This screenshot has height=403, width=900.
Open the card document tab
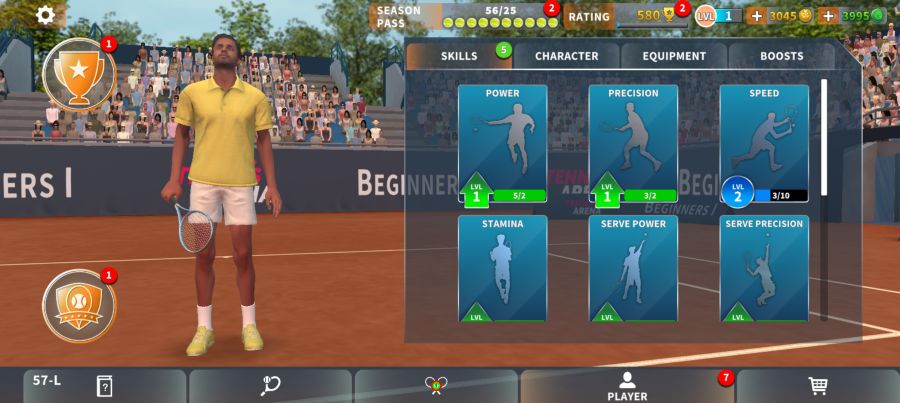[104, 386]
